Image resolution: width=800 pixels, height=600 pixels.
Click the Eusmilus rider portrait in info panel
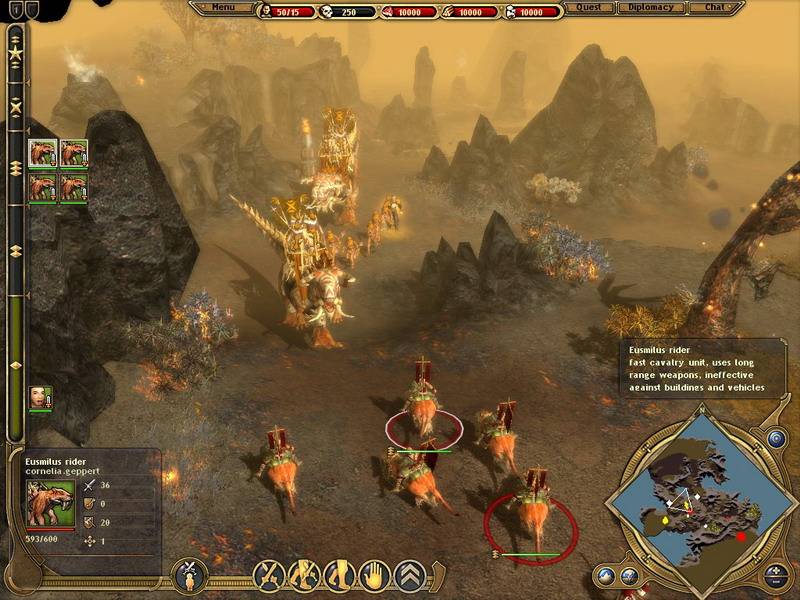[51, 502]
